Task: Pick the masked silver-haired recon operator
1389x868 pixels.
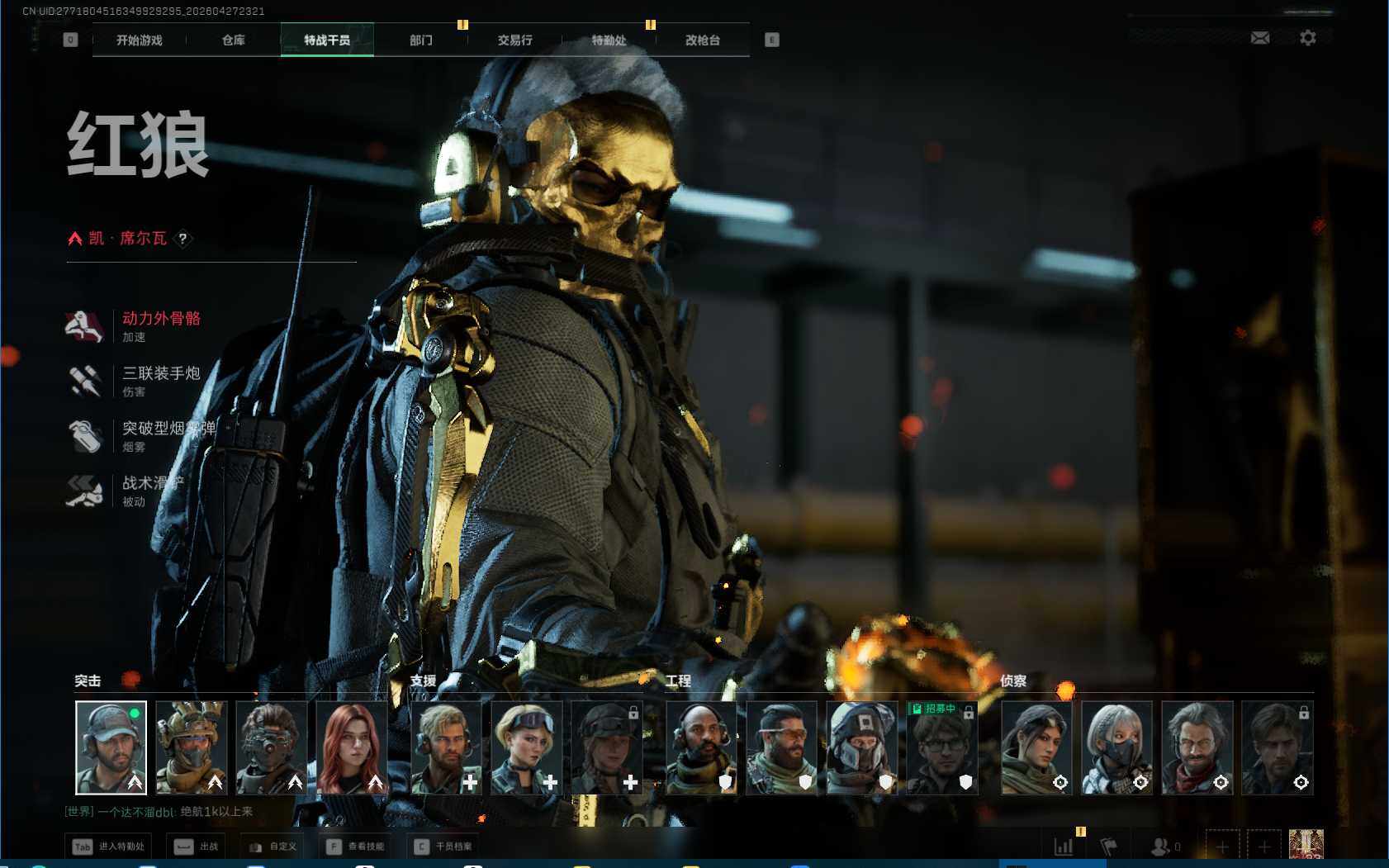Action: (1116, 747)
